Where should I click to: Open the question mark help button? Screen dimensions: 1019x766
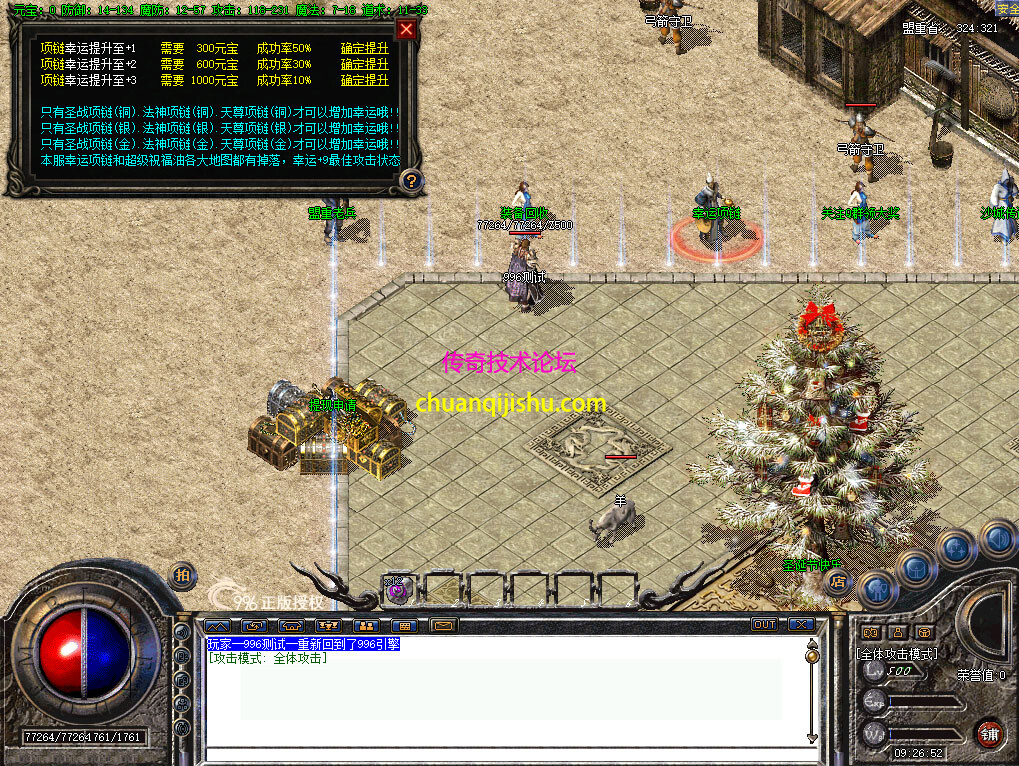[x=410, y=180]
